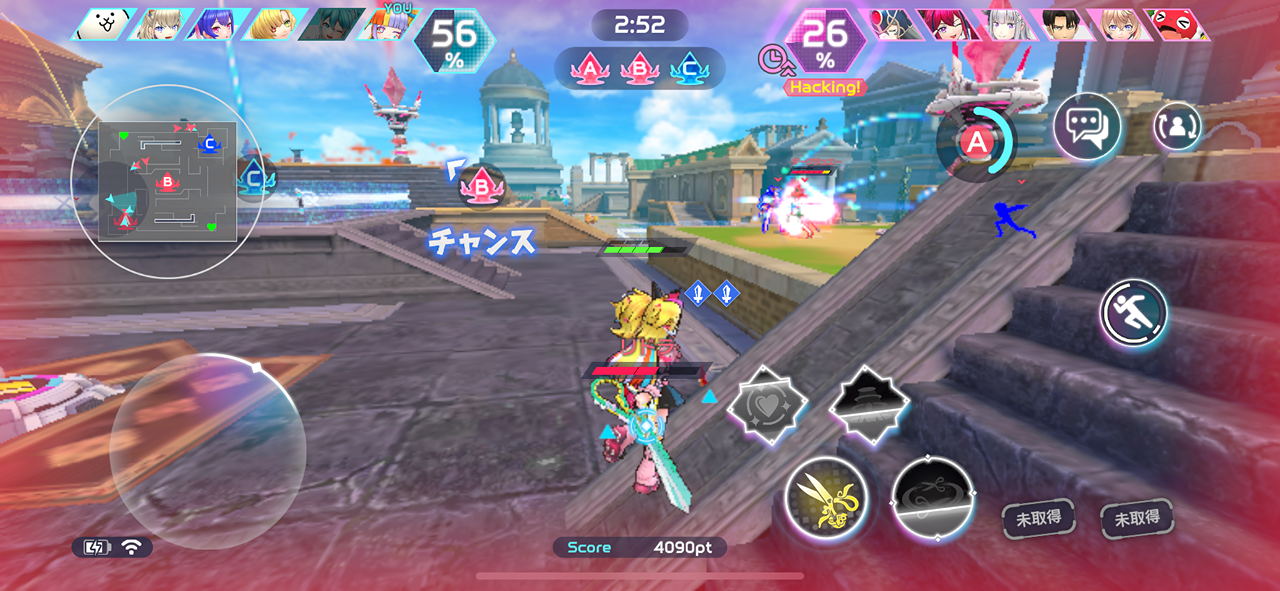Activate the golden scissors skill card
The image size is (1280, 591).
[825, 499]
